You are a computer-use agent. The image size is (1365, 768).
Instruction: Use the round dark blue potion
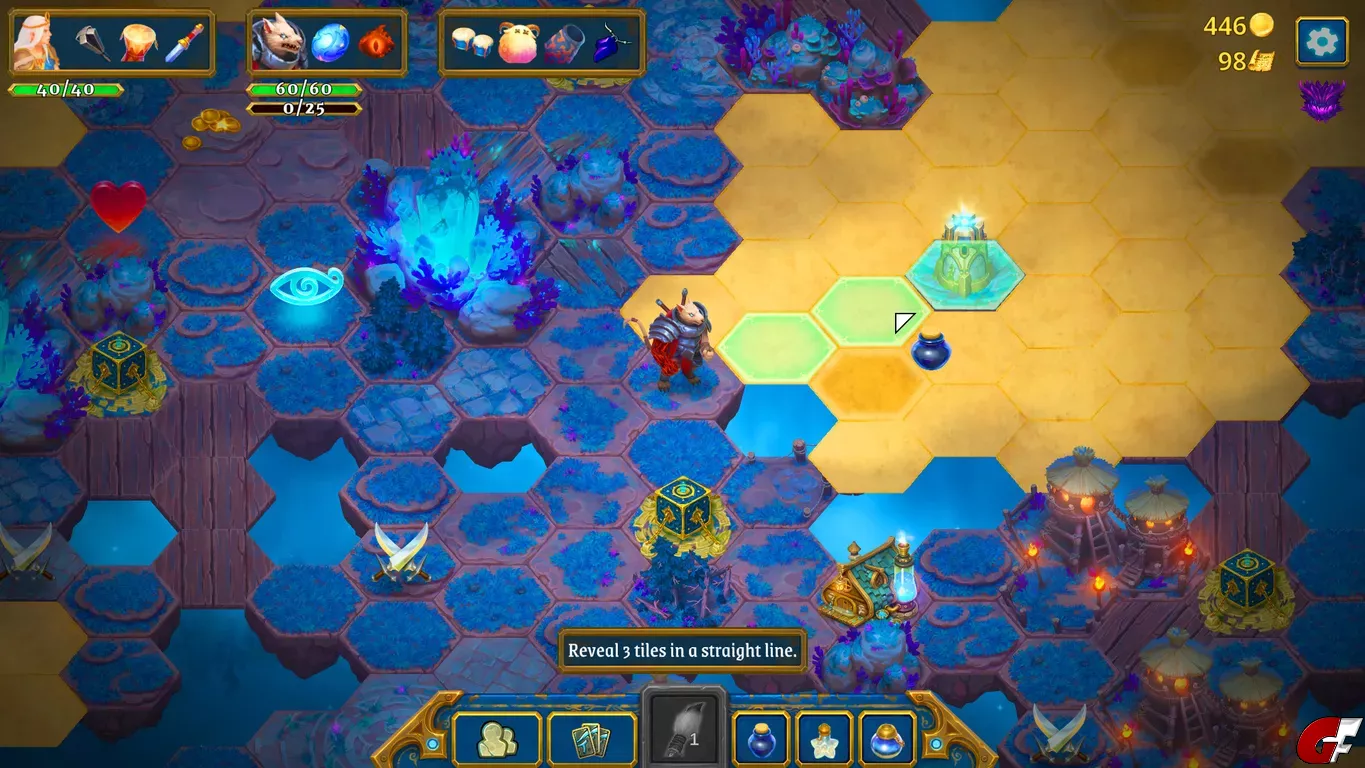pyautogui.click(x=761, y=739)
